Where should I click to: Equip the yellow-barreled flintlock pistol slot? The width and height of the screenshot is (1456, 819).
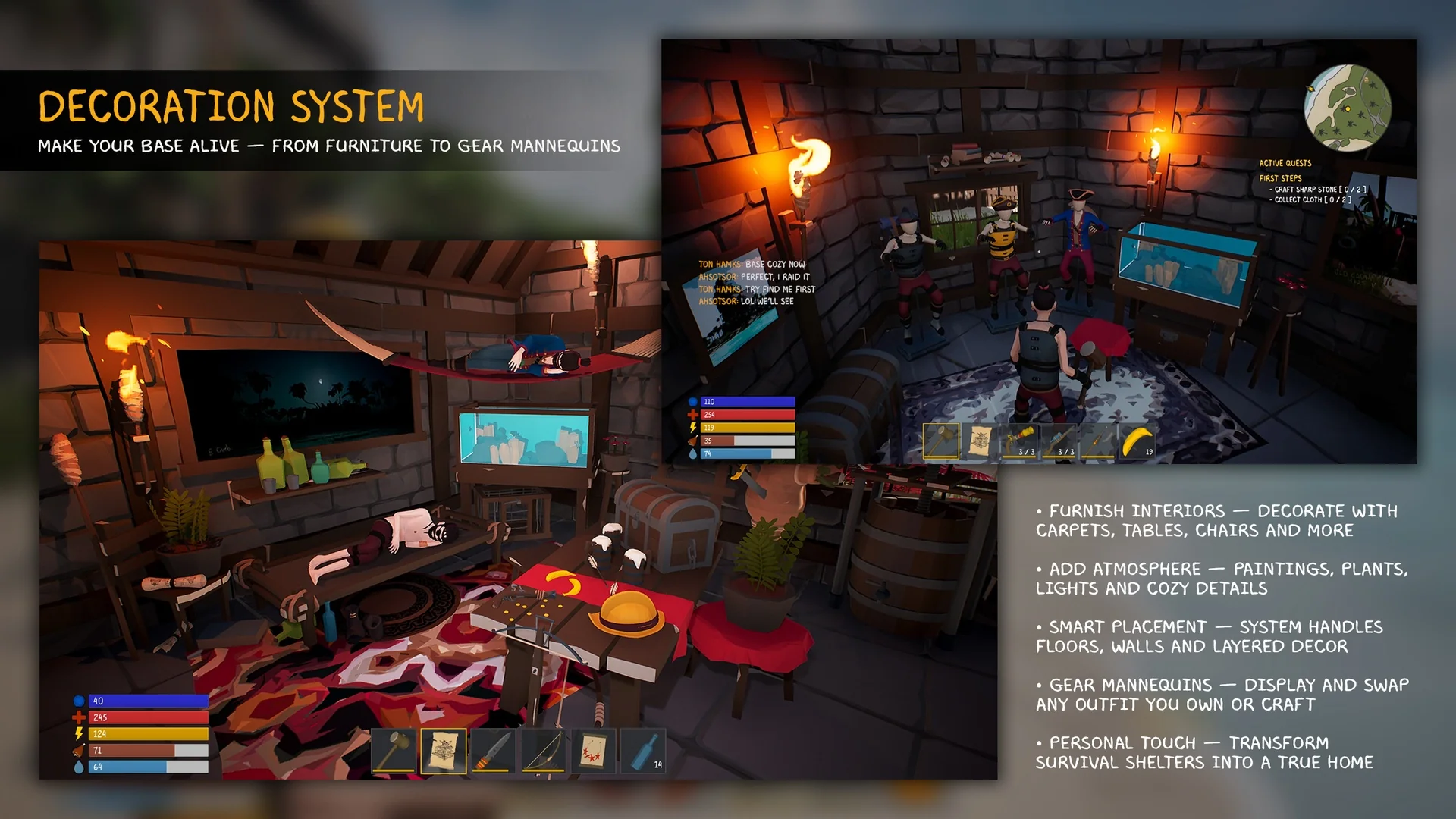(1020, 442)
